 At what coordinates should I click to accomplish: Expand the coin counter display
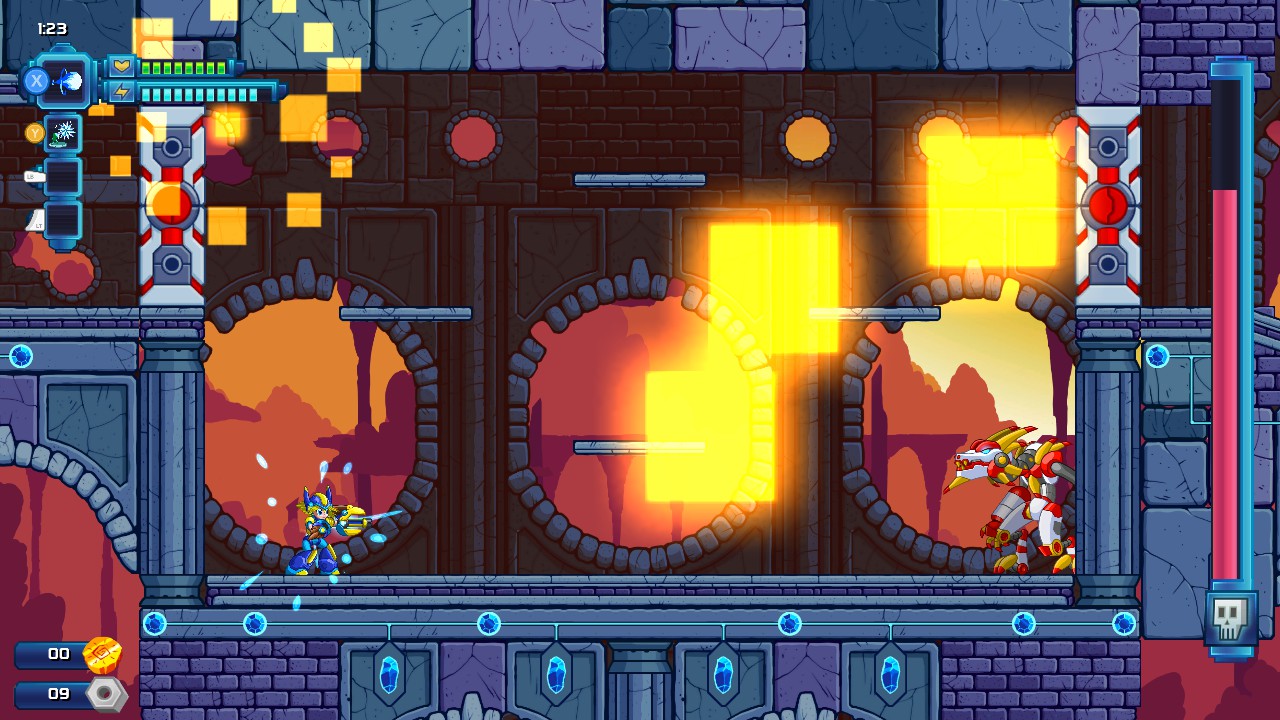pyautogui.click(x=50, y=654)
